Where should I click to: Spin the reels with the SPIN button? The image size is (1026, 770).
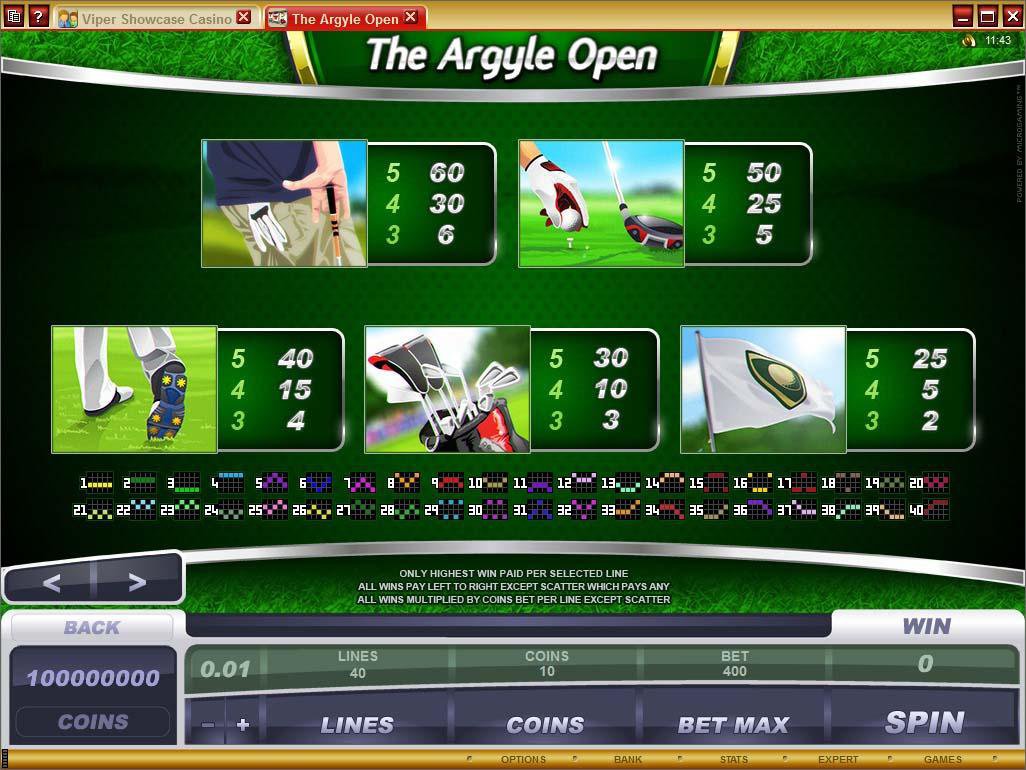924,723
